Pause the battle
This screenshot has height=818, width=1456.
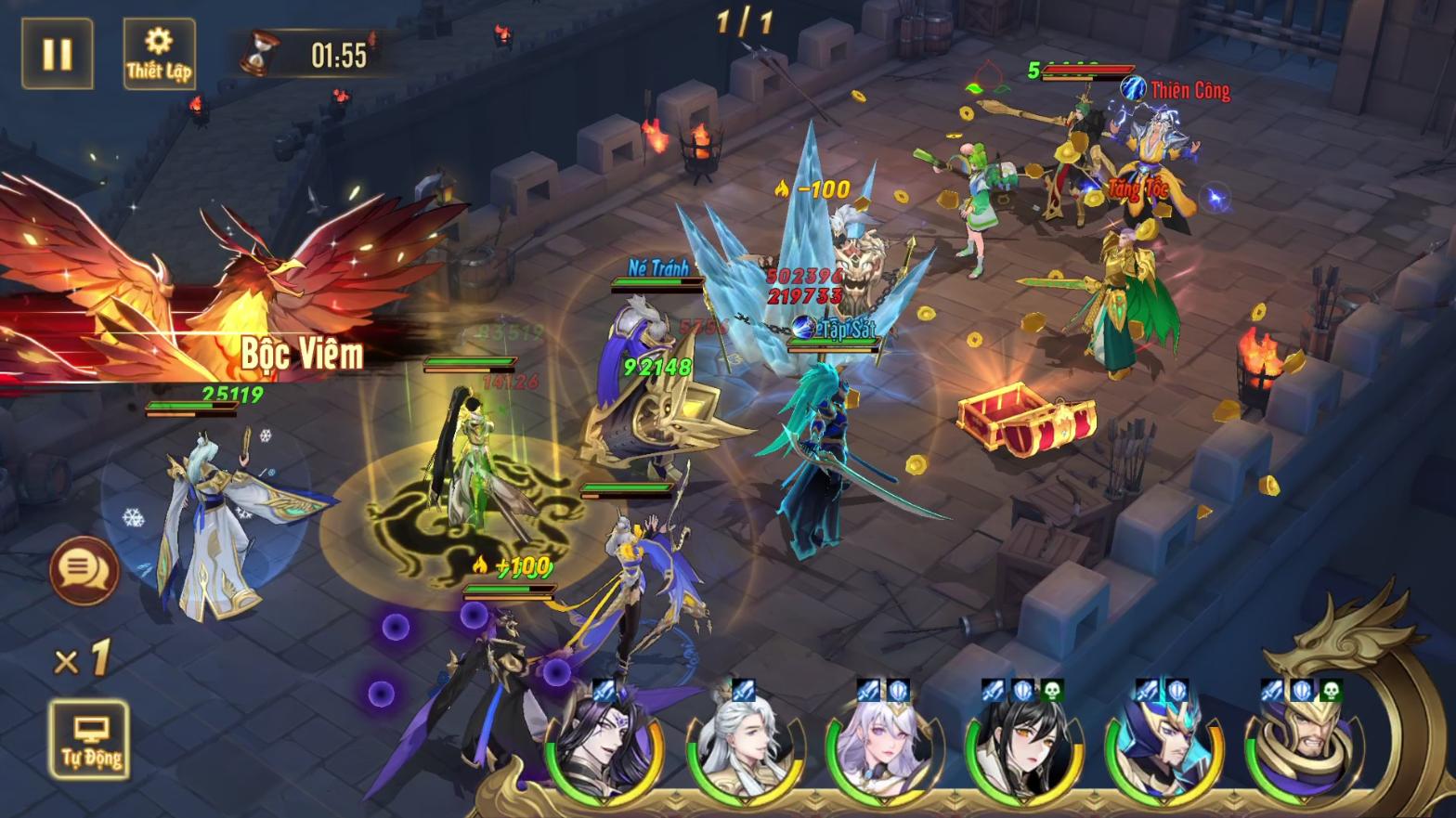click(x=58, y=54)
